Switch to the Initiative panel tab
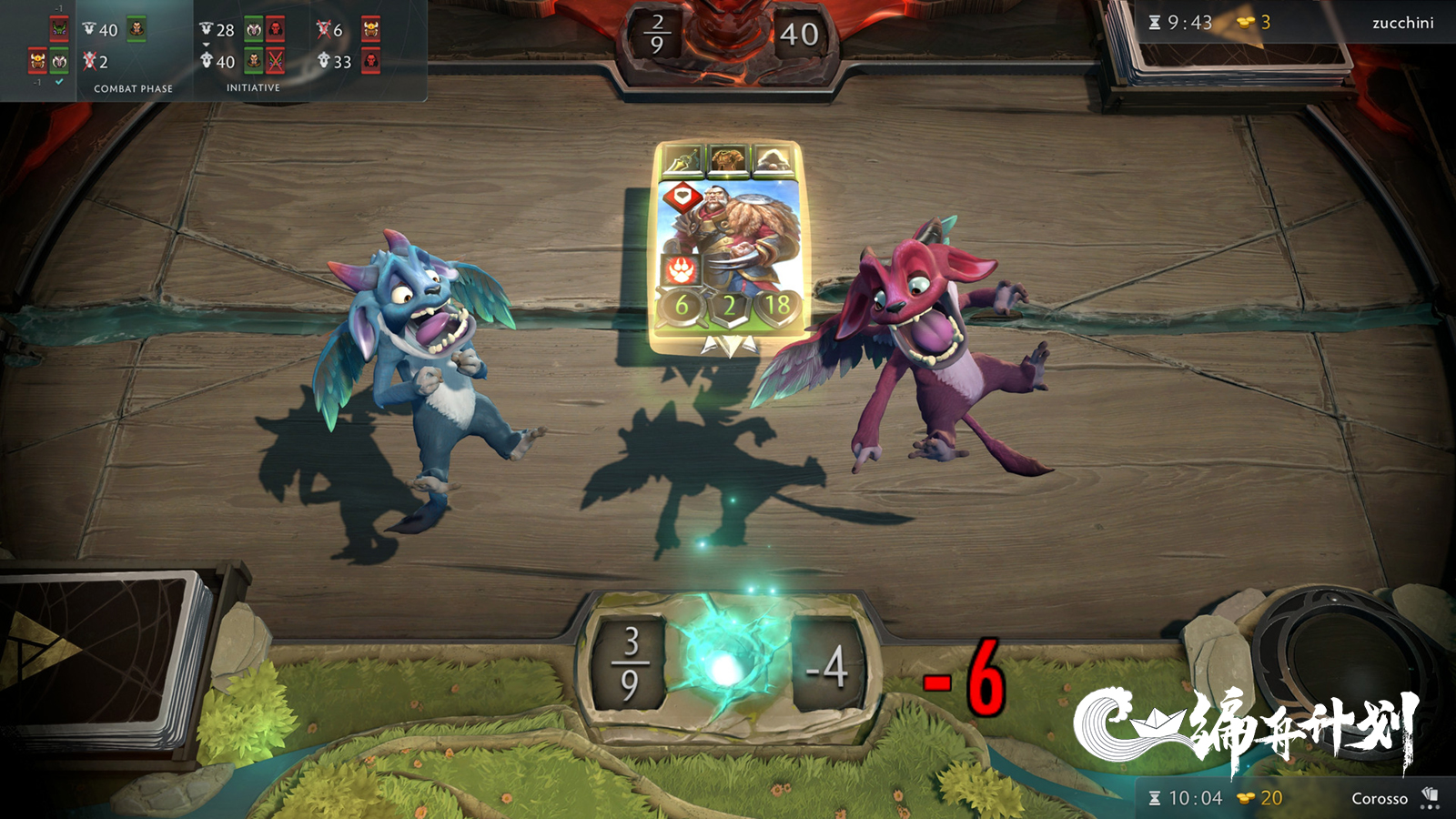The image size is (1456, 819). coord(253,88)
